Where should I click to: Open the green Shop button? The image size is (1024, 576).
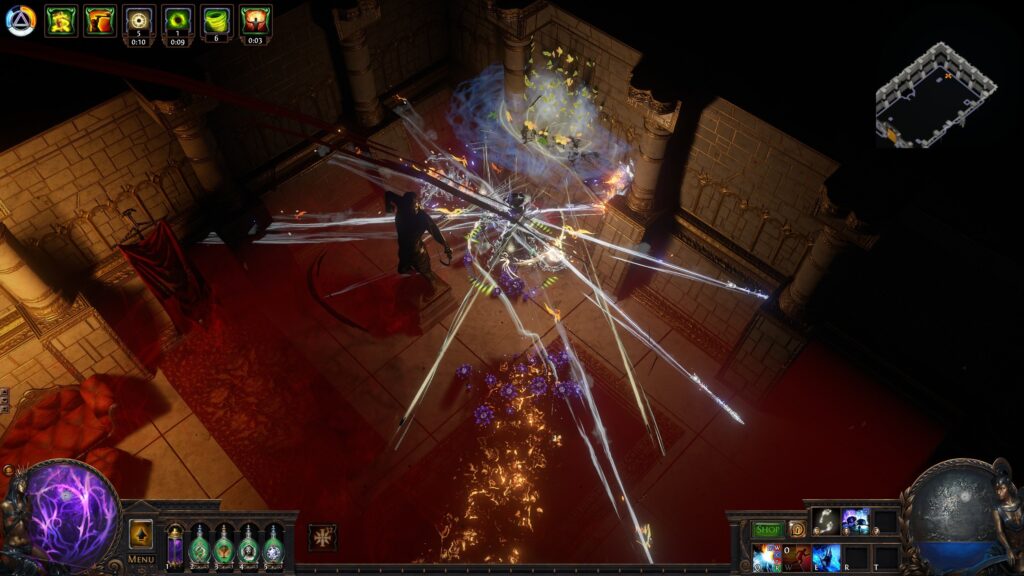click(767, 529)
